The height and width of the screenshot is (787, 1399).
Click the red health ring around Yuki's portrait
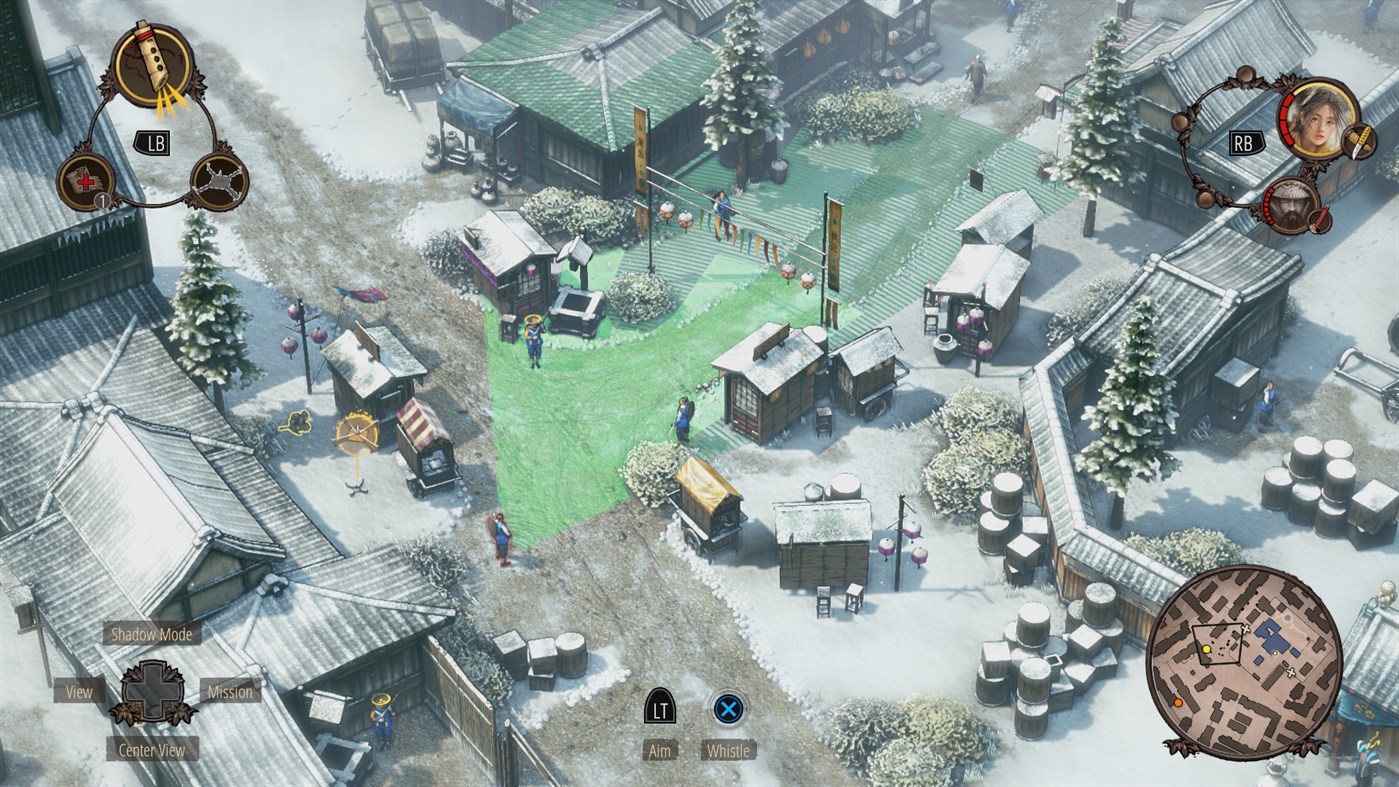click(1287, 120)
